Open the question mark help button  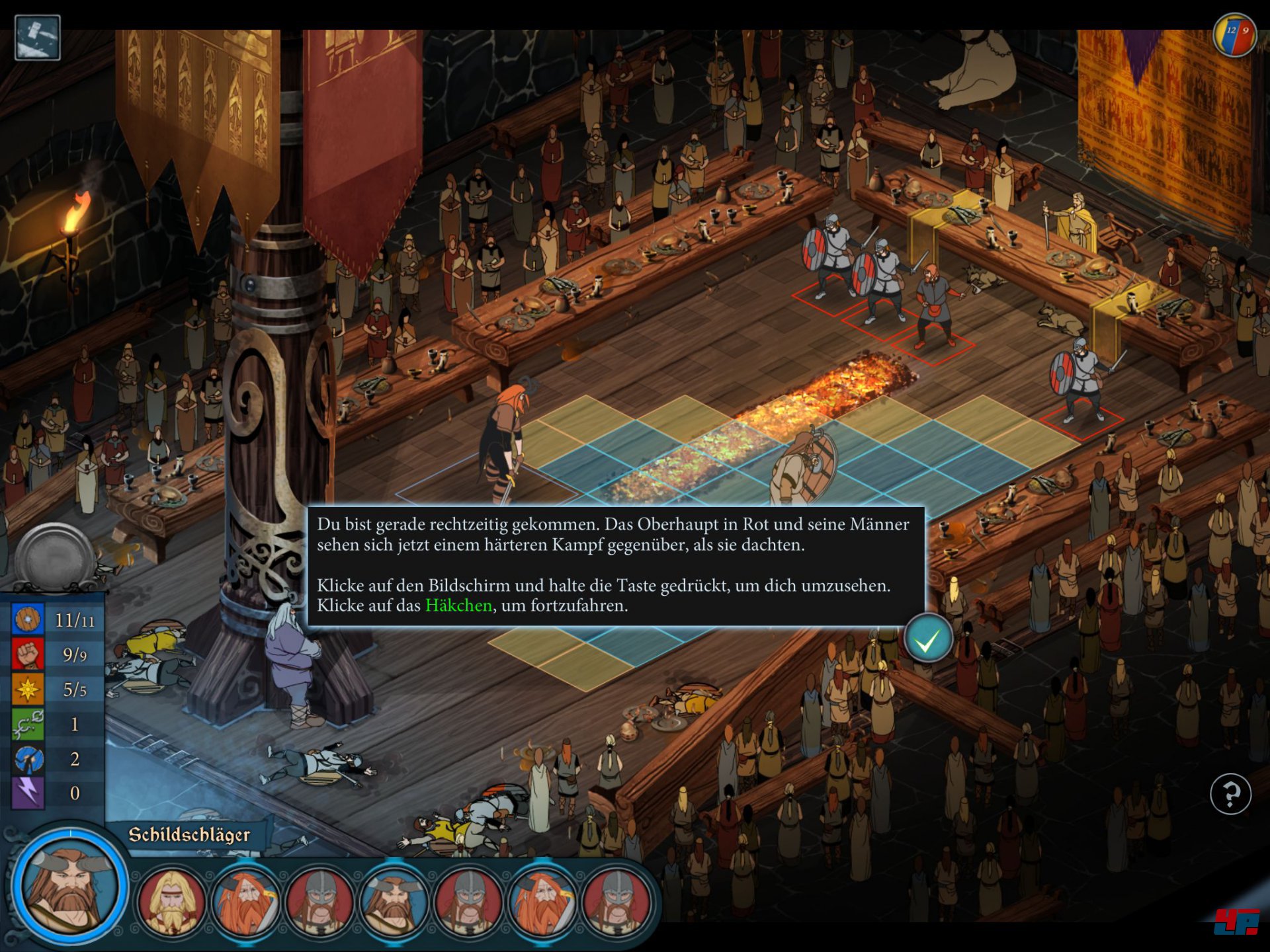click(1230, 793)
